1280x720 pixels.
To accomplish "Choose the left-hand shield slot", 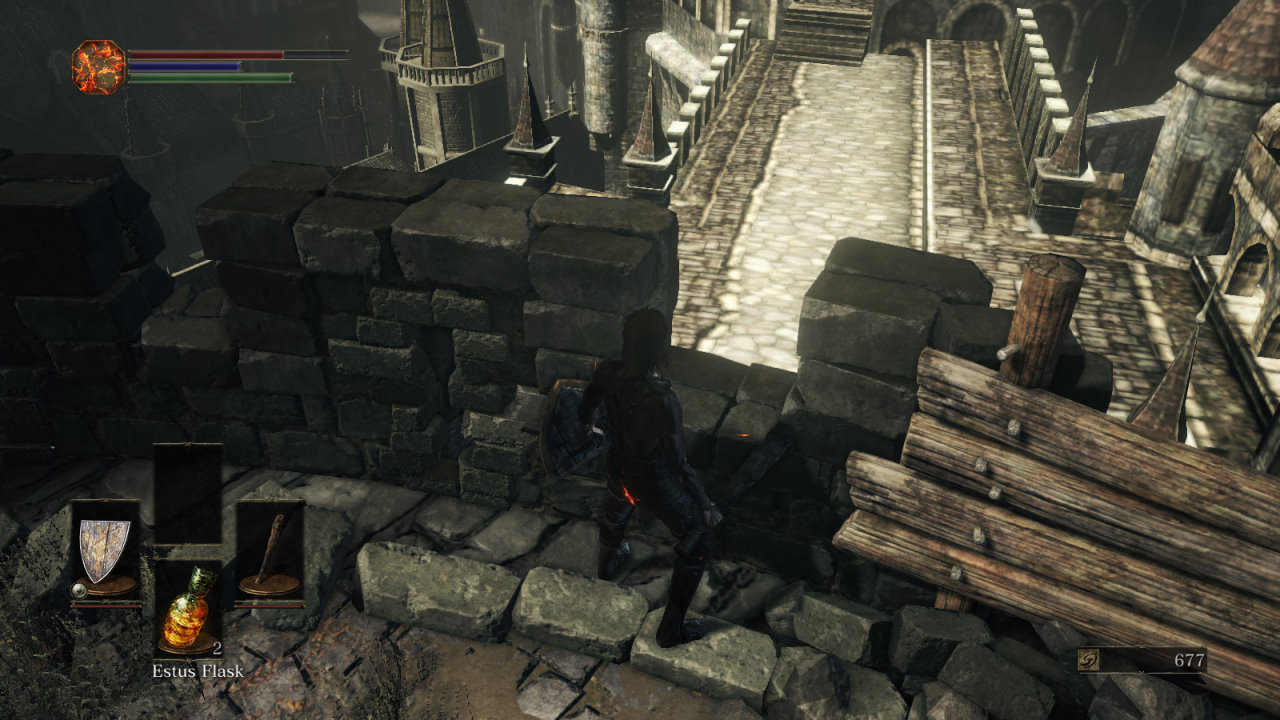I will 105,551.
